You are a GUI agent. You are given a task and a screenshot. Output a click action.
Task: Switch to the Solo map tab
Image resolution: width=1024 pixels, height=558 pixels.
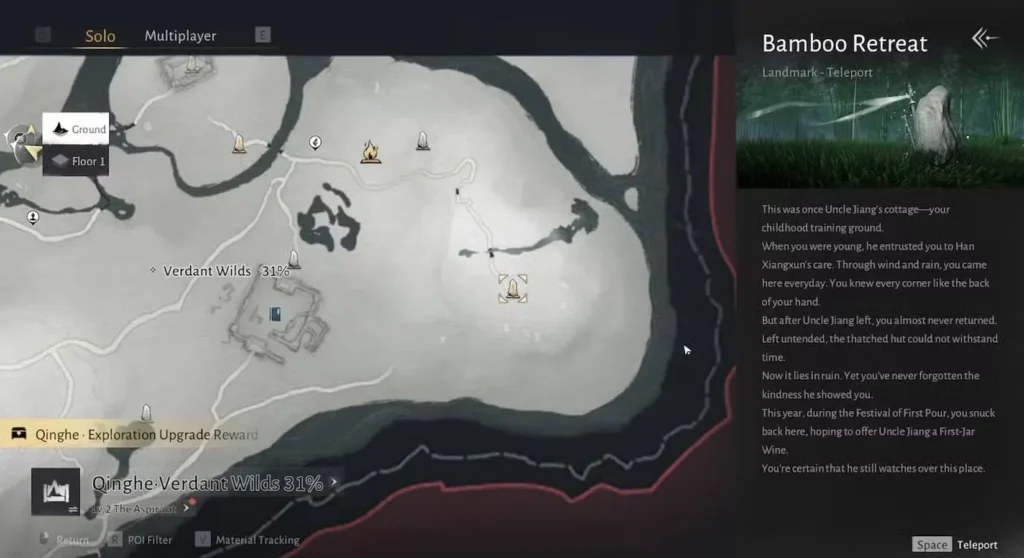(x=99, y=36)
